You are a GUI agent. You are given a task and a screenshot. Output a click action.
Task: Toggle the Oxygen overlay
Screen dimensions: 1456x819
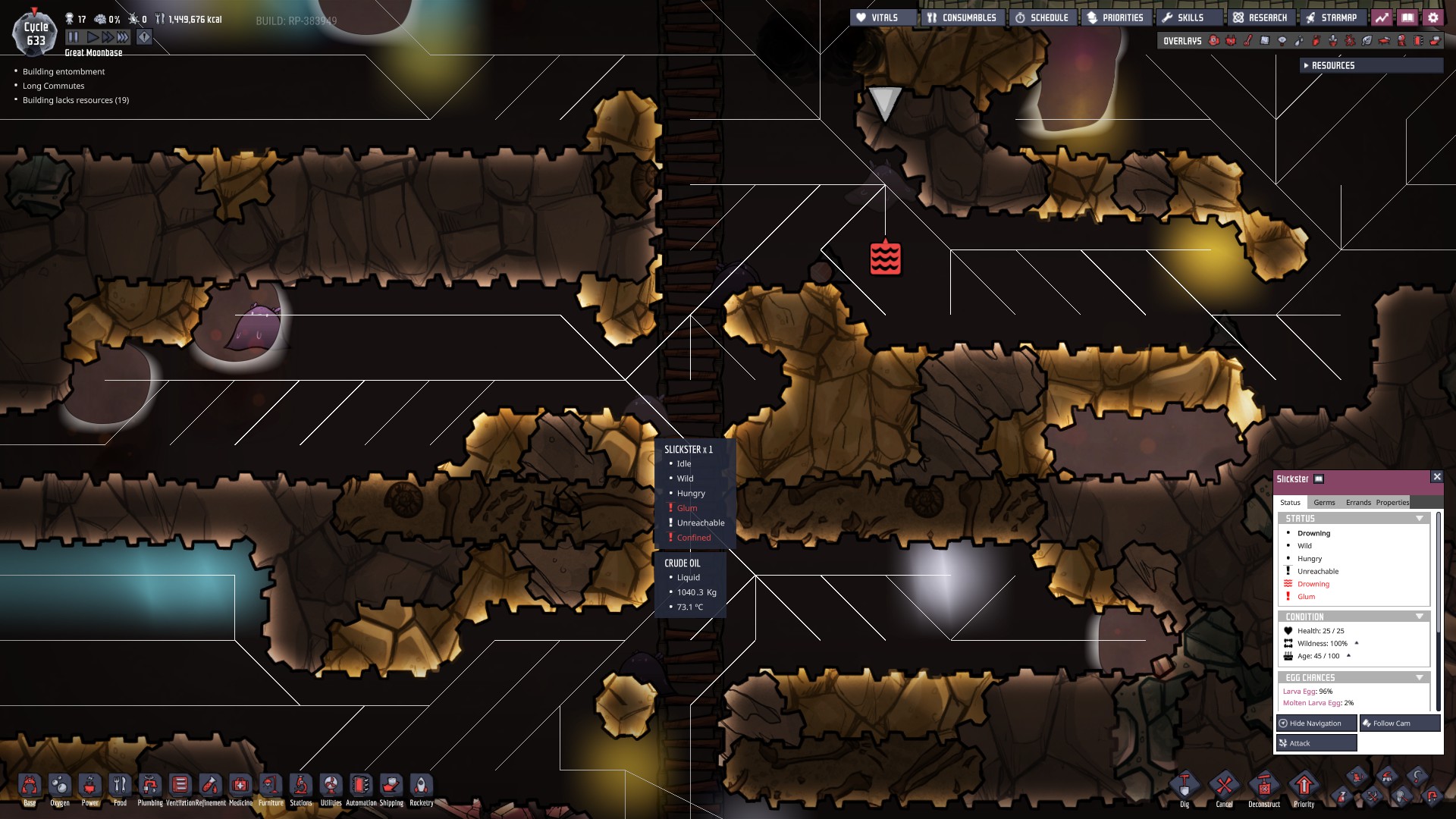coord(1213,41)
